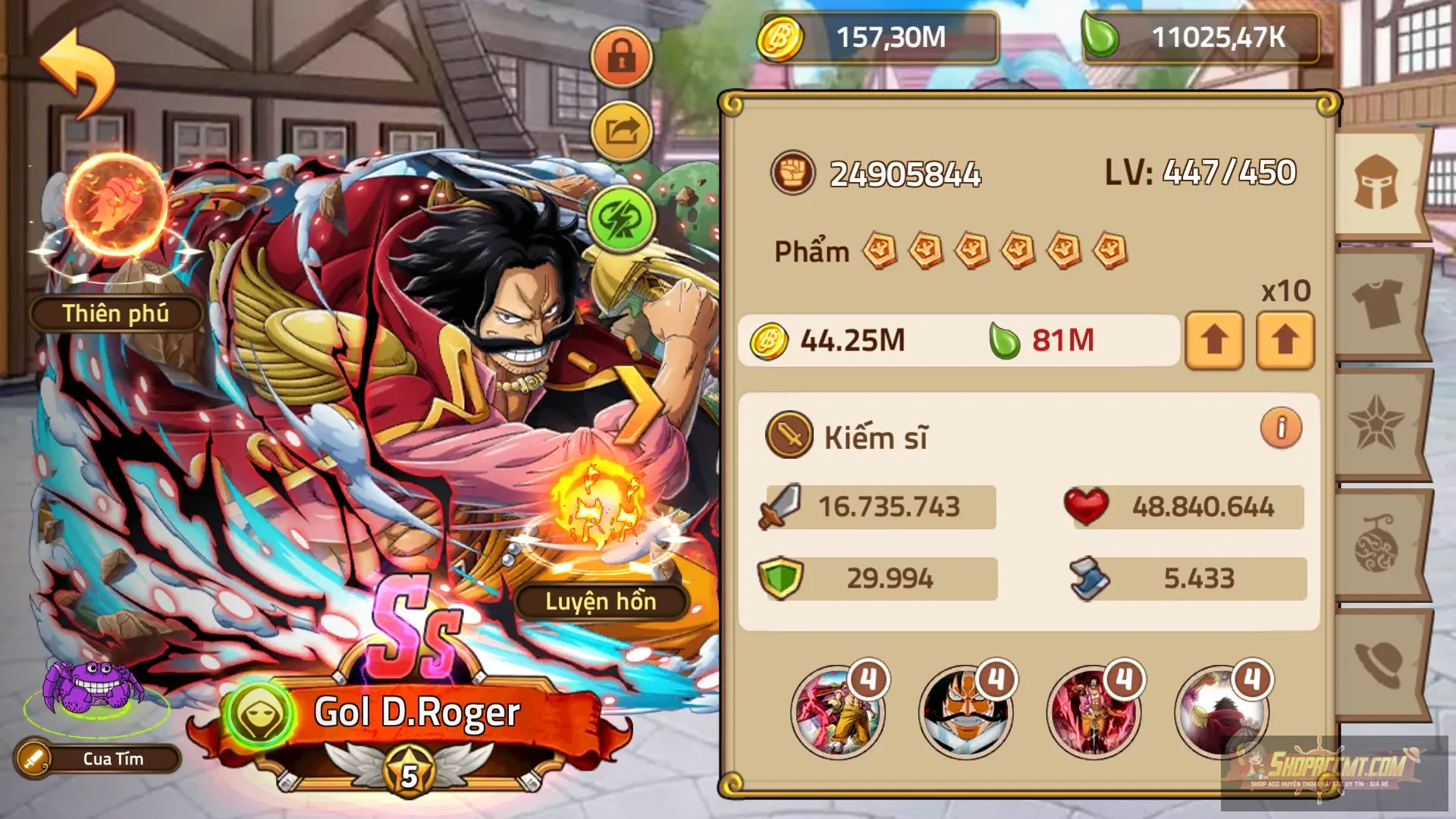This screenshot has width=1456, height=819.
Task: Select the lock icon above the character
Action: tap(620, 57)
